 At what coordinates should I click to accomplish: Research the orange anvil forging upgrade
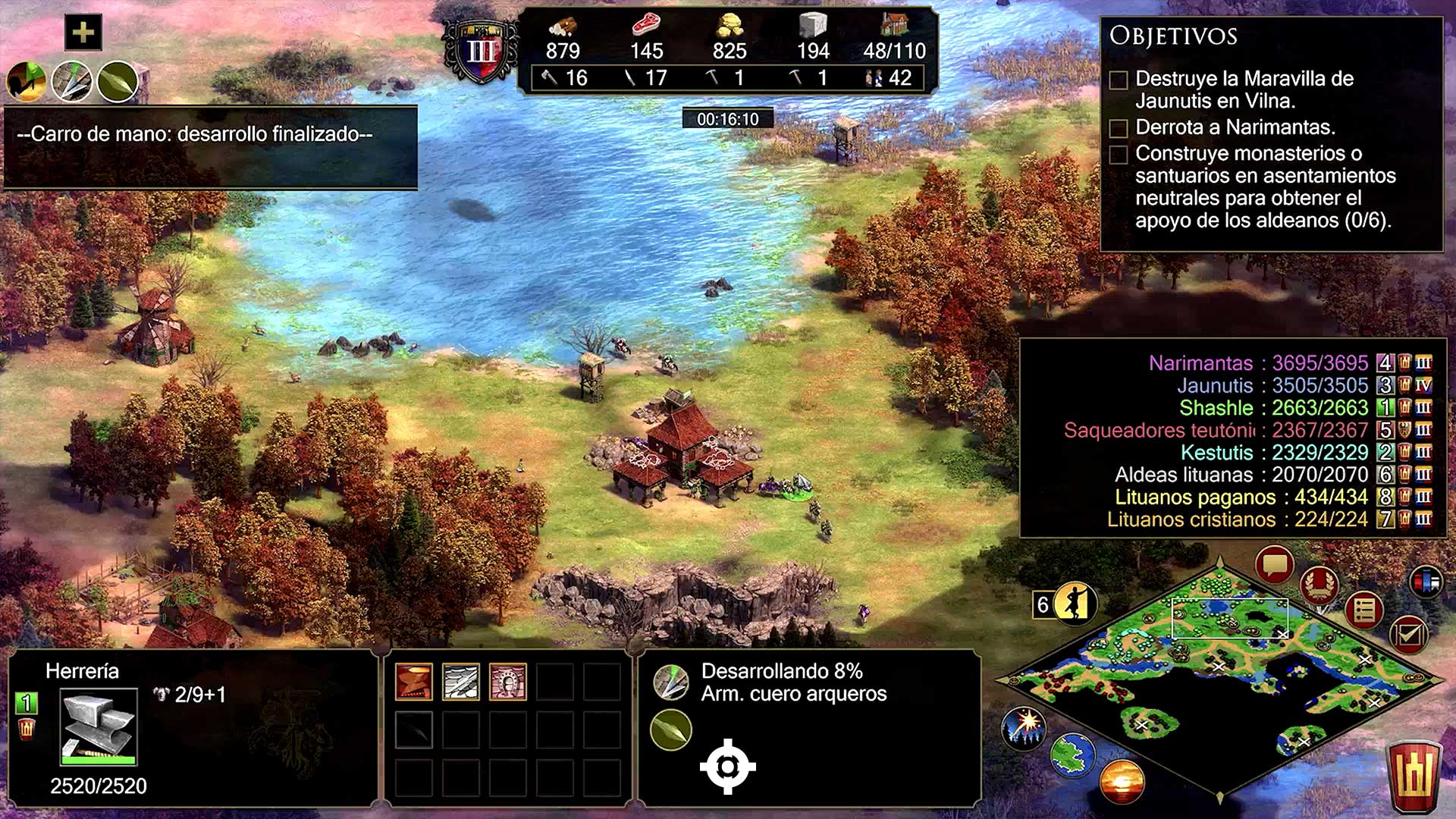coord(414,682)
